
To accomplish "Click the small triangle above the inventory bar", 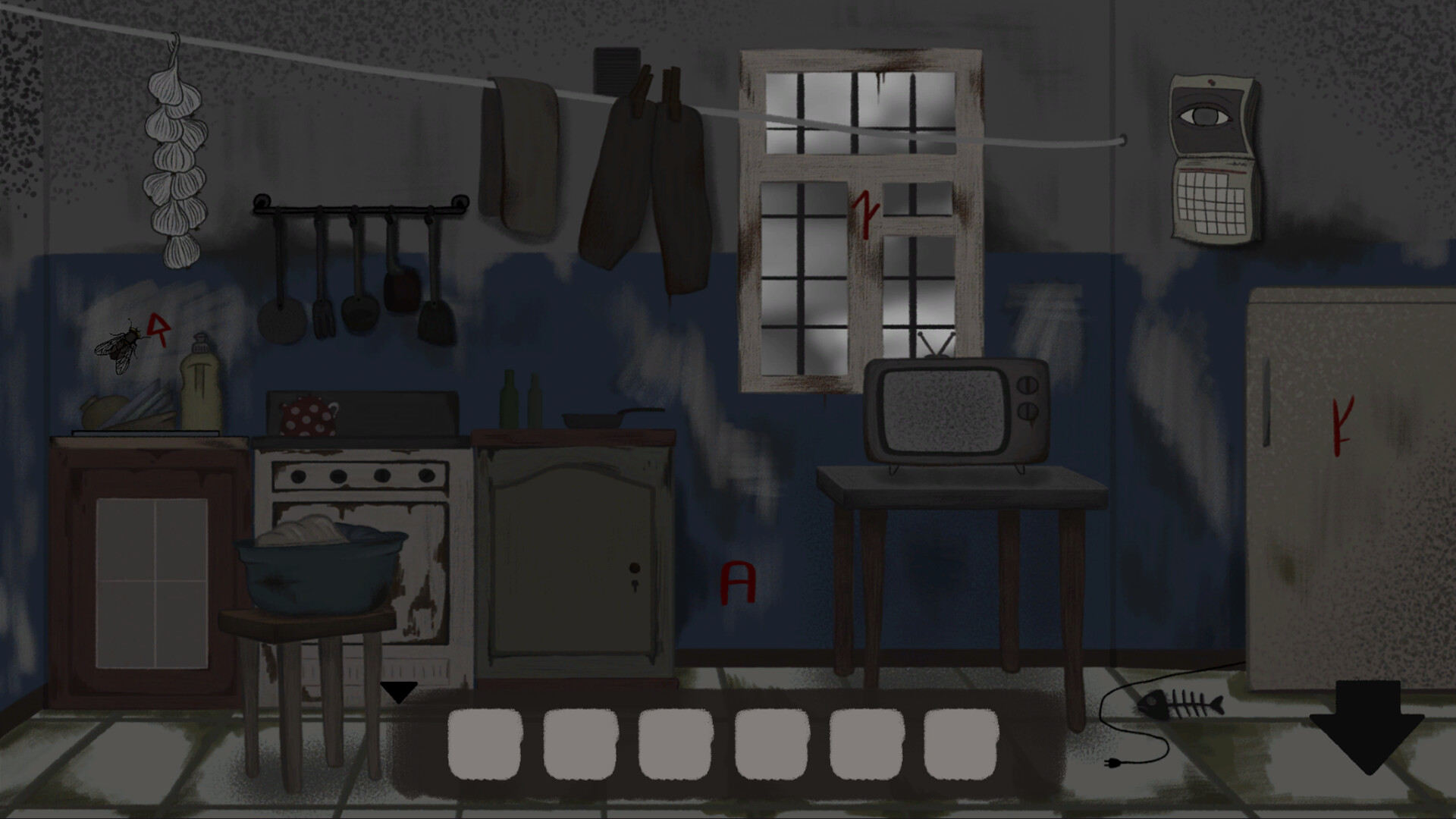I will (400, 691).
